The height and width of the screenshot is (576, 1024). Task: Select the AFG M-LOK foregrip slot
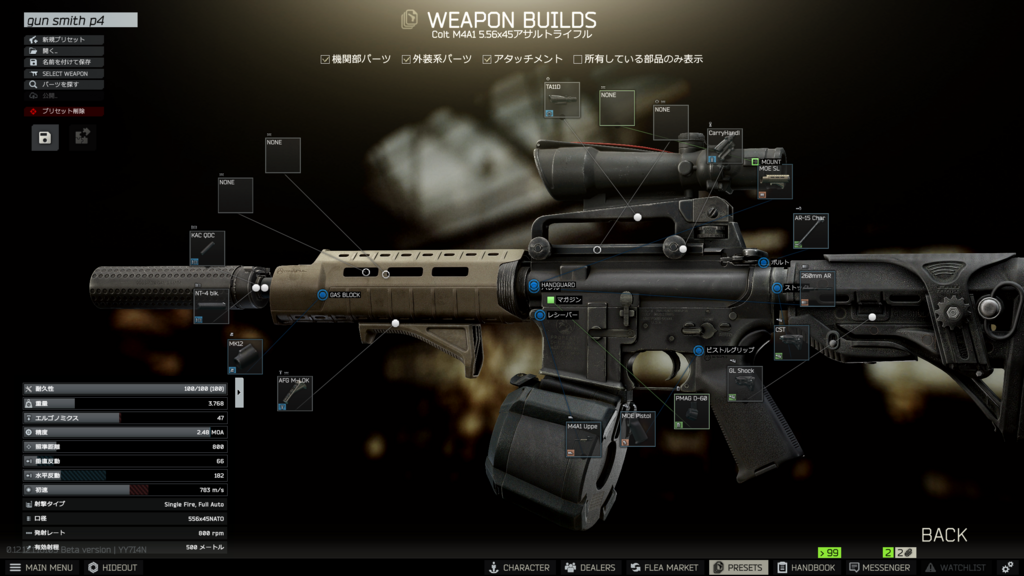point(295,393)
